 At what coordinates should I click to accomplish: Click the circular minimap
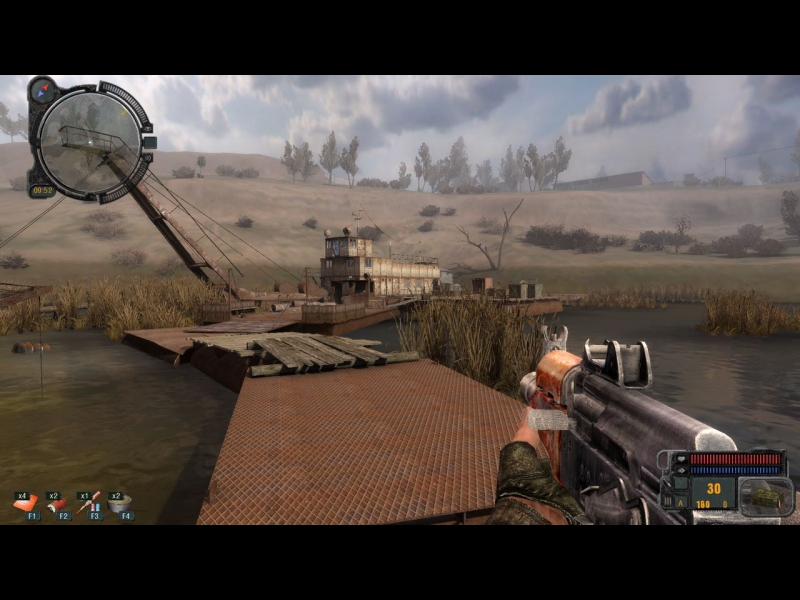coord(89,140)
